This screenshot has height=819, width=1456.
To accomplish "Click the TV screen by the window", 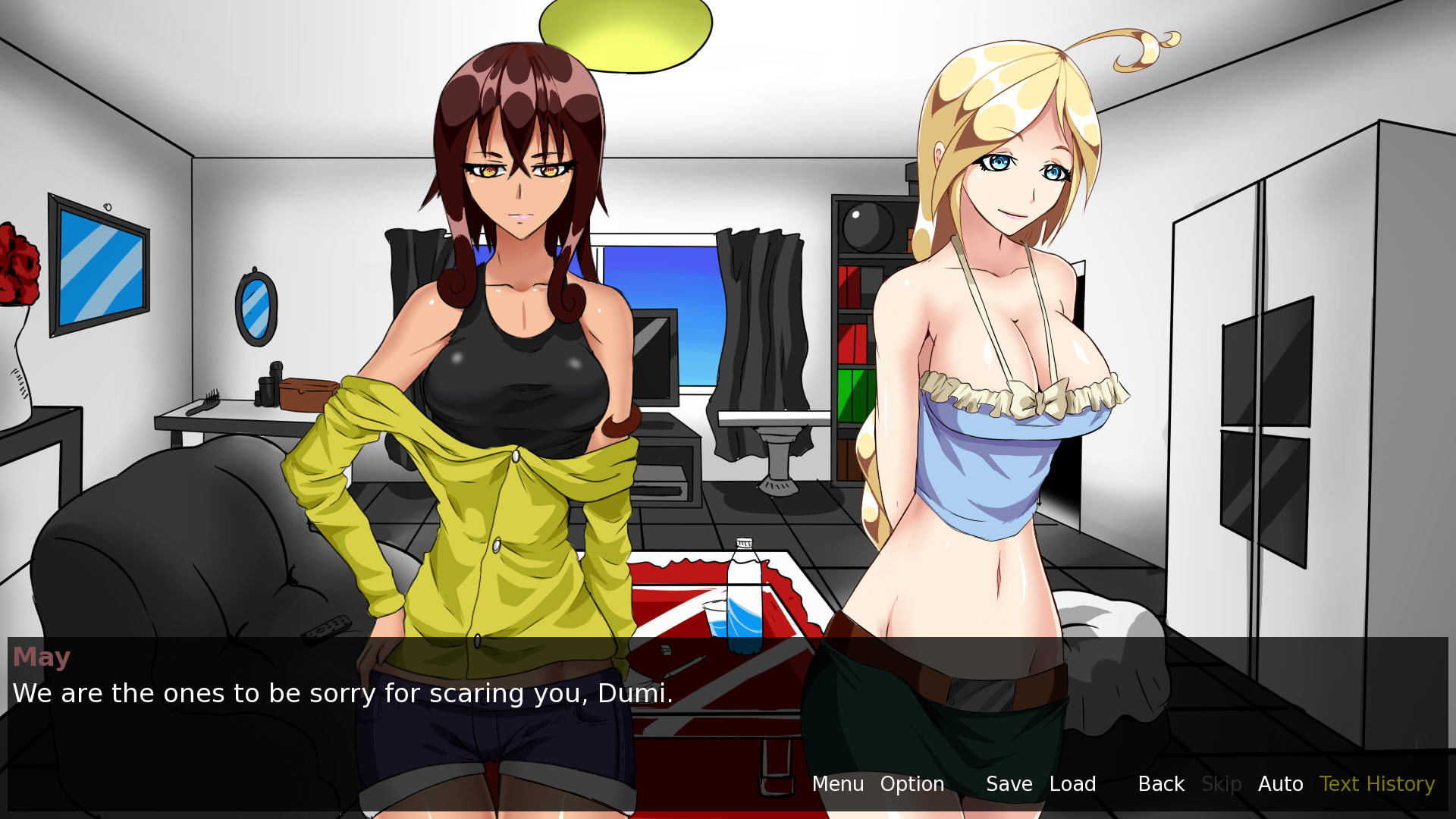I will pyautogui.click(x=656, y=356).
